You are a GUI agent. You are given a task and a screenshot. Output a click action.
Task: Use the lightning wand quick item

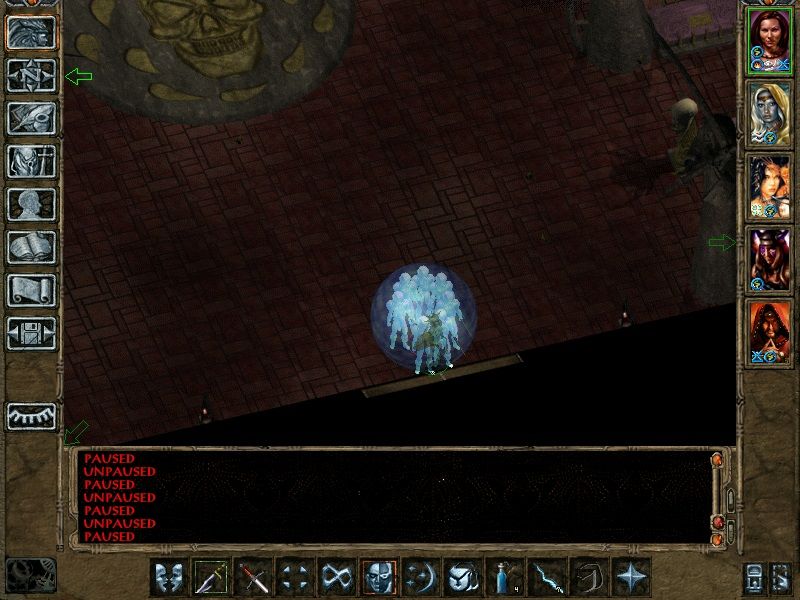547,577
